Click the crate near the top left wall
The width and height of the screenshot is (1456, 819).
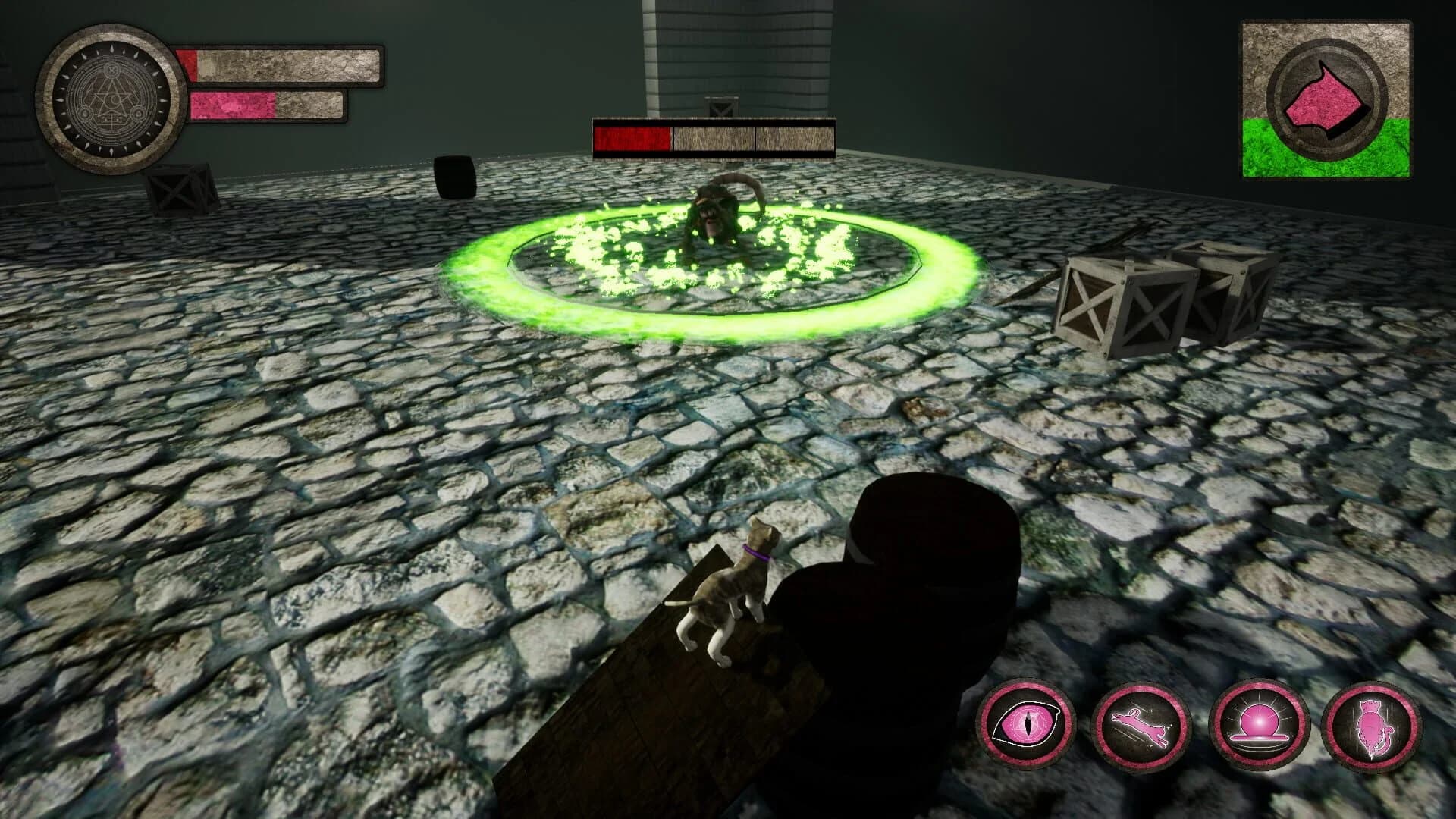pos(174,190)
